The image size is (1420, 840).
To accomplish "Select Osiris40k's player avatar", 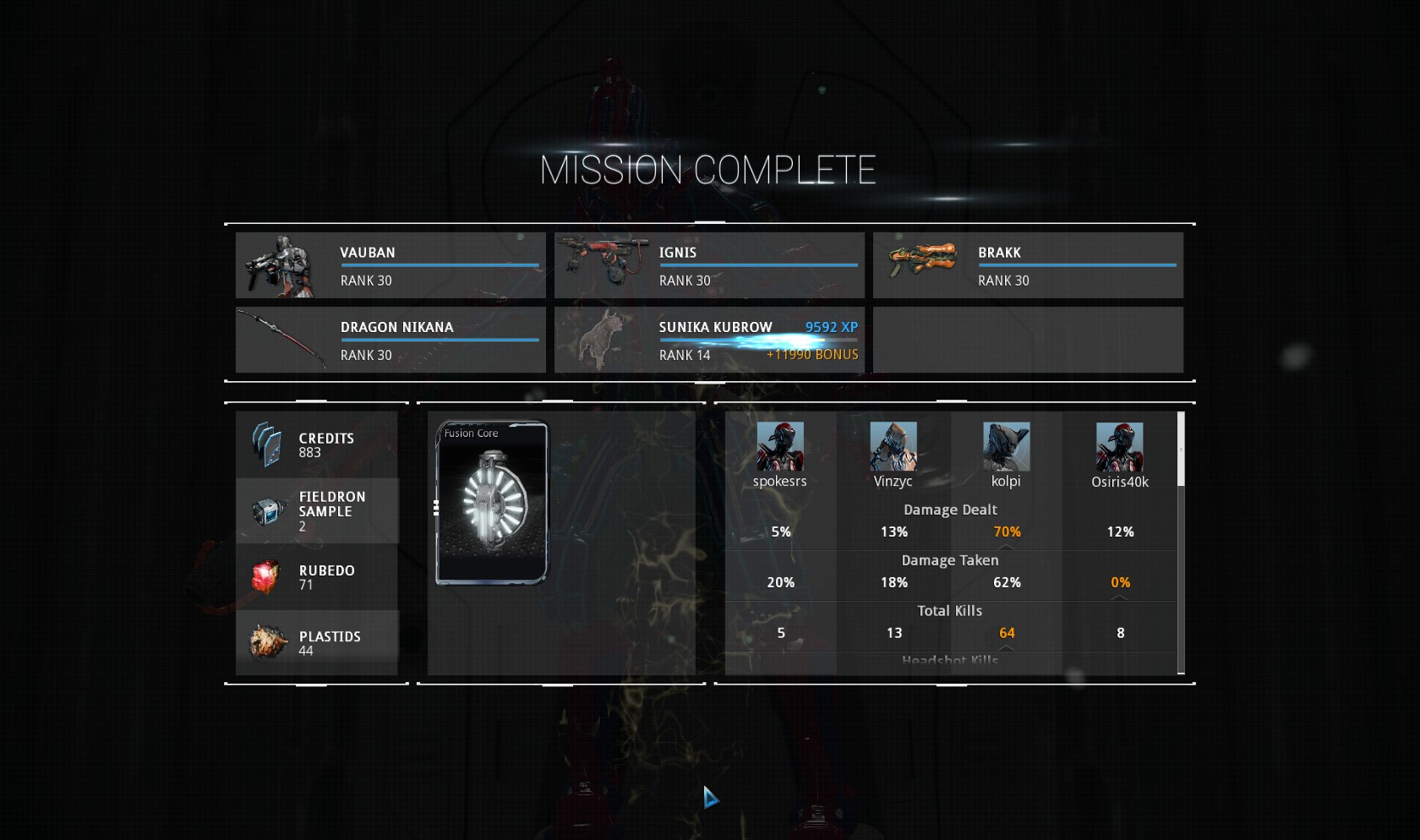I will (1120, 446).
